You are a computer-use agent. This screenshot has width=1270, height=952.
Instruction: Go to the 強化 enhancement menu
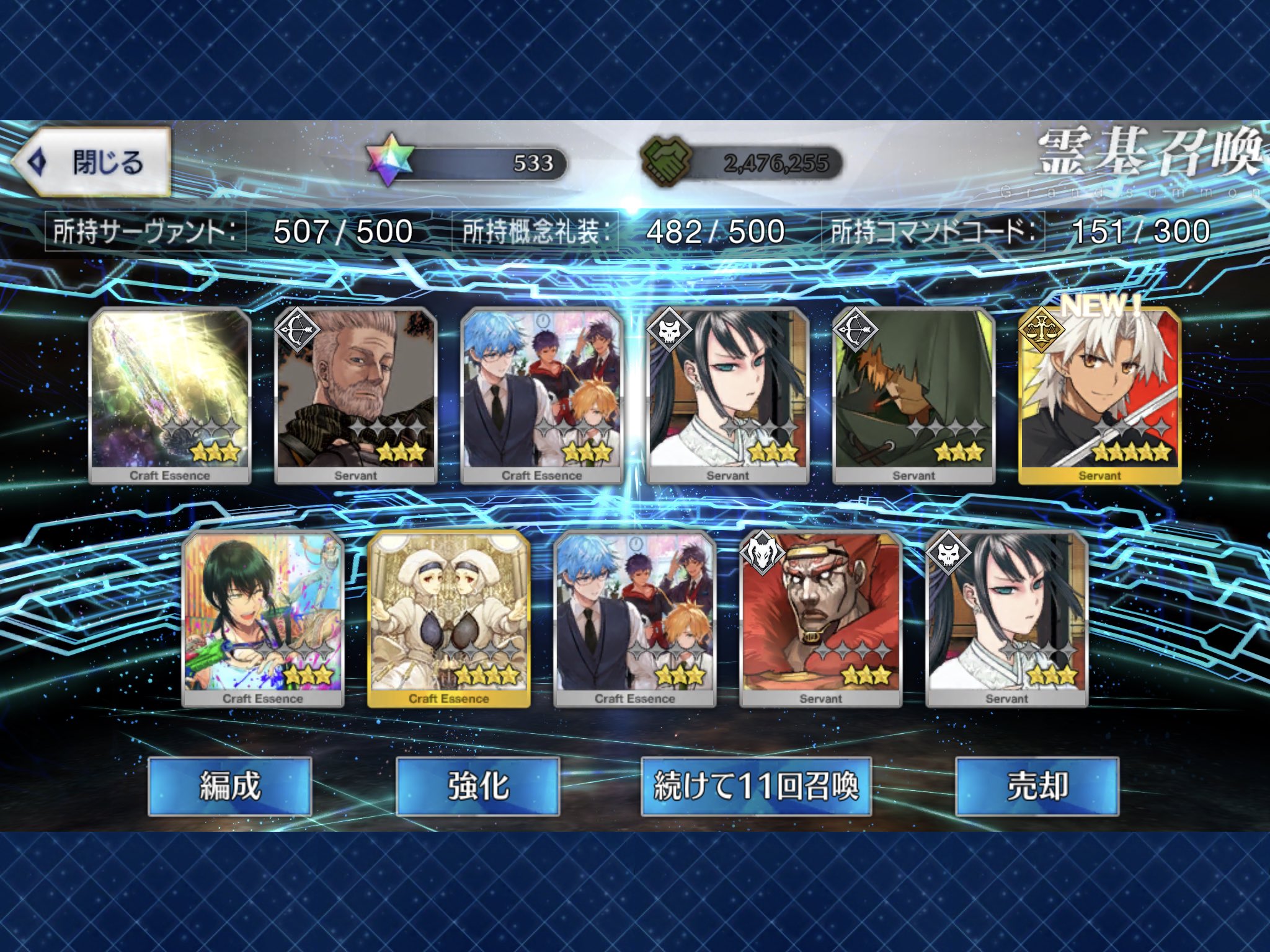tap(477, 786)
